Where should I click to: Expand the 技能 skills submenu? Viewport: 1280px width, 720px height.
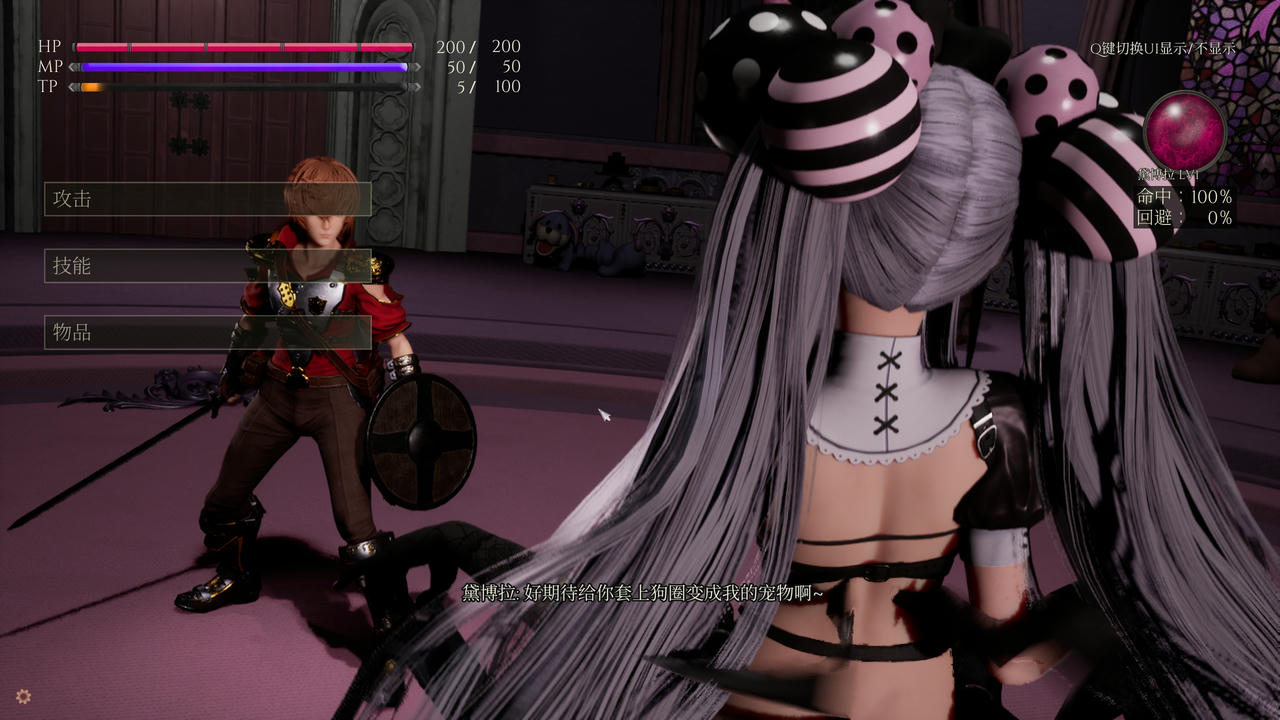[x=207, y=267]
